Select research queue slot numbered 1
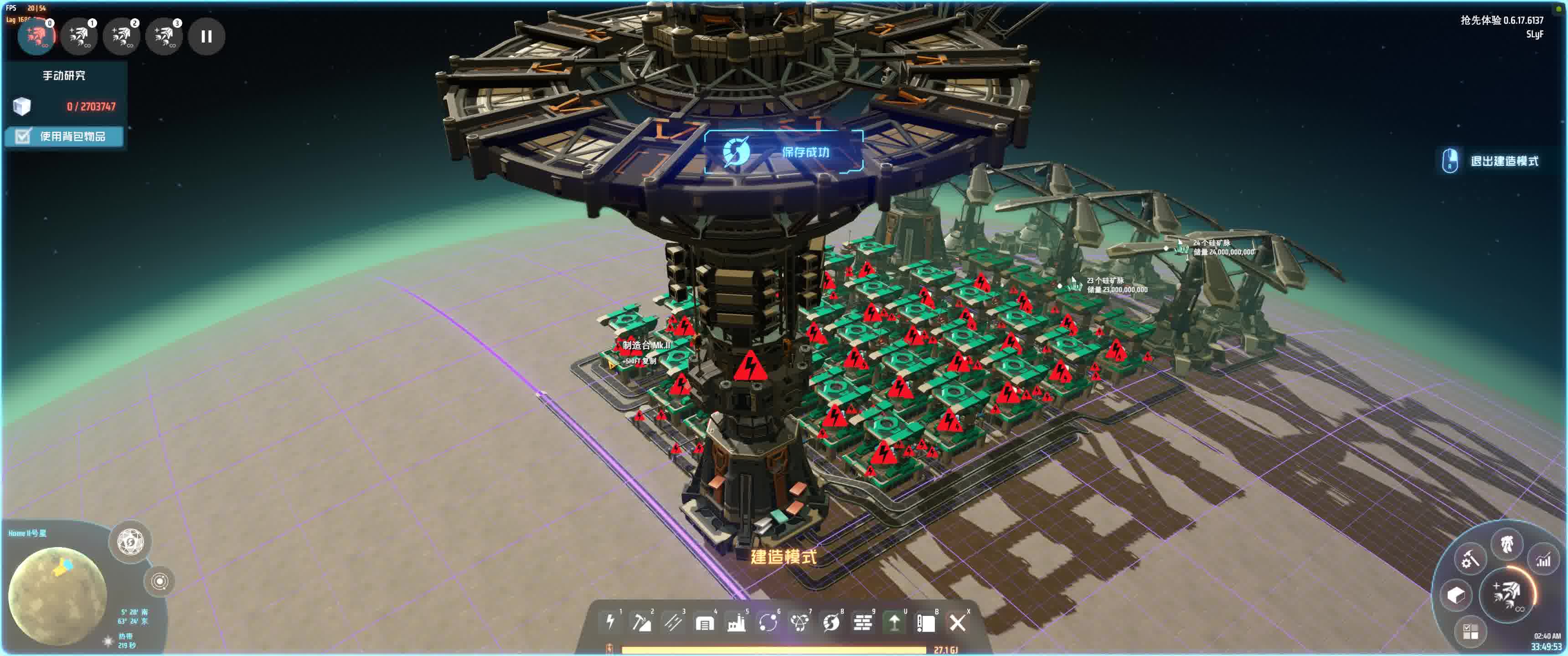1568x656 pixels. 79,36
